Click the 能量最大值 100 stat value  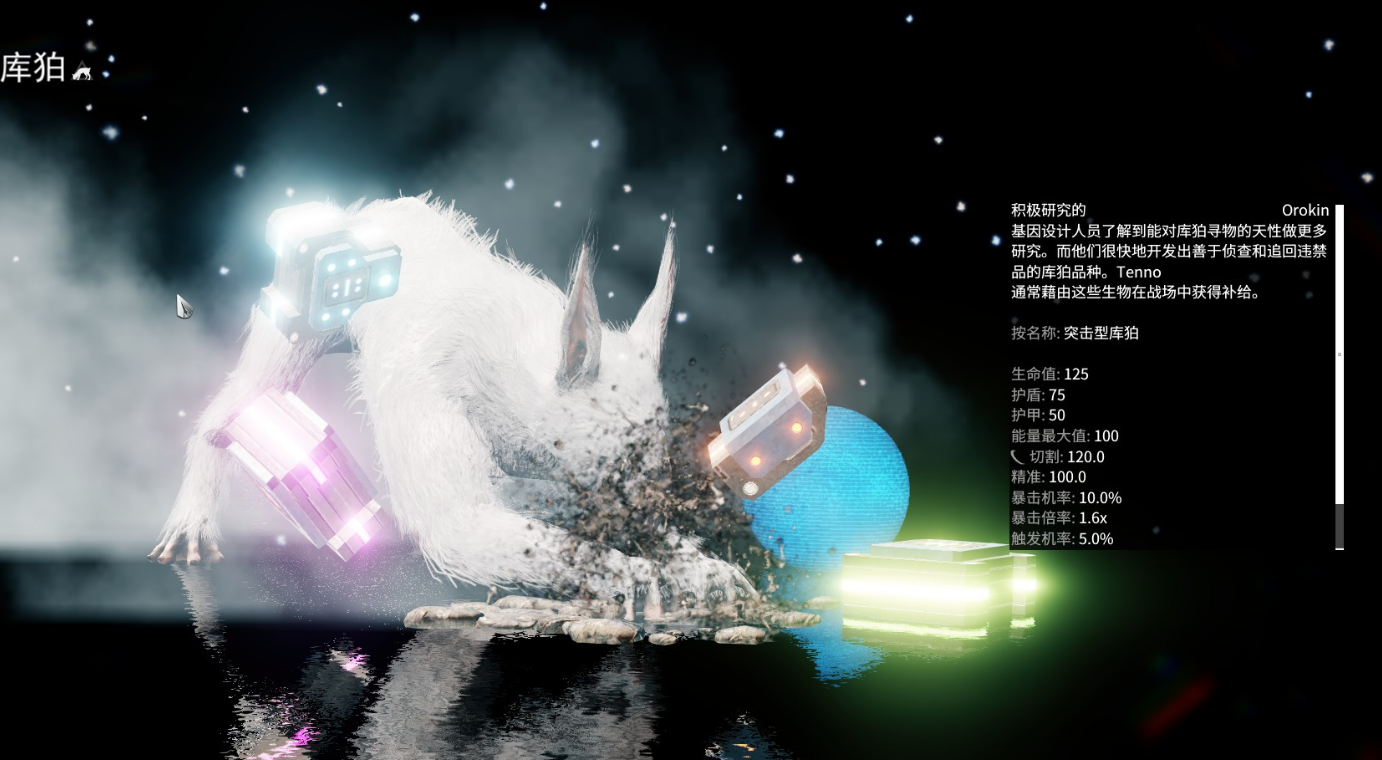1065,436
